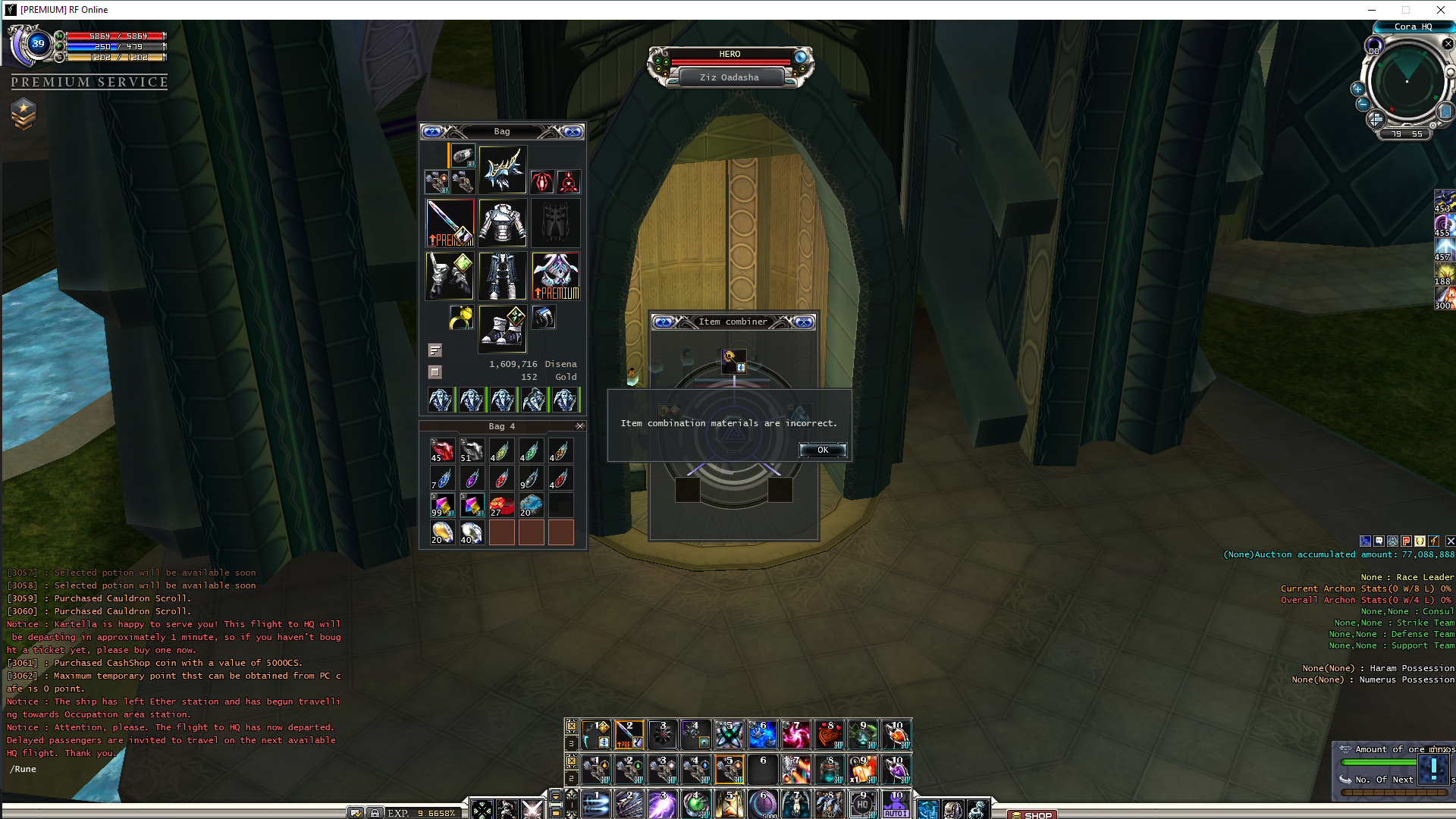This screenshot has width=1456, height=819.
Task: Confirm the error dialog with OK
Action: tap(822, 450)
